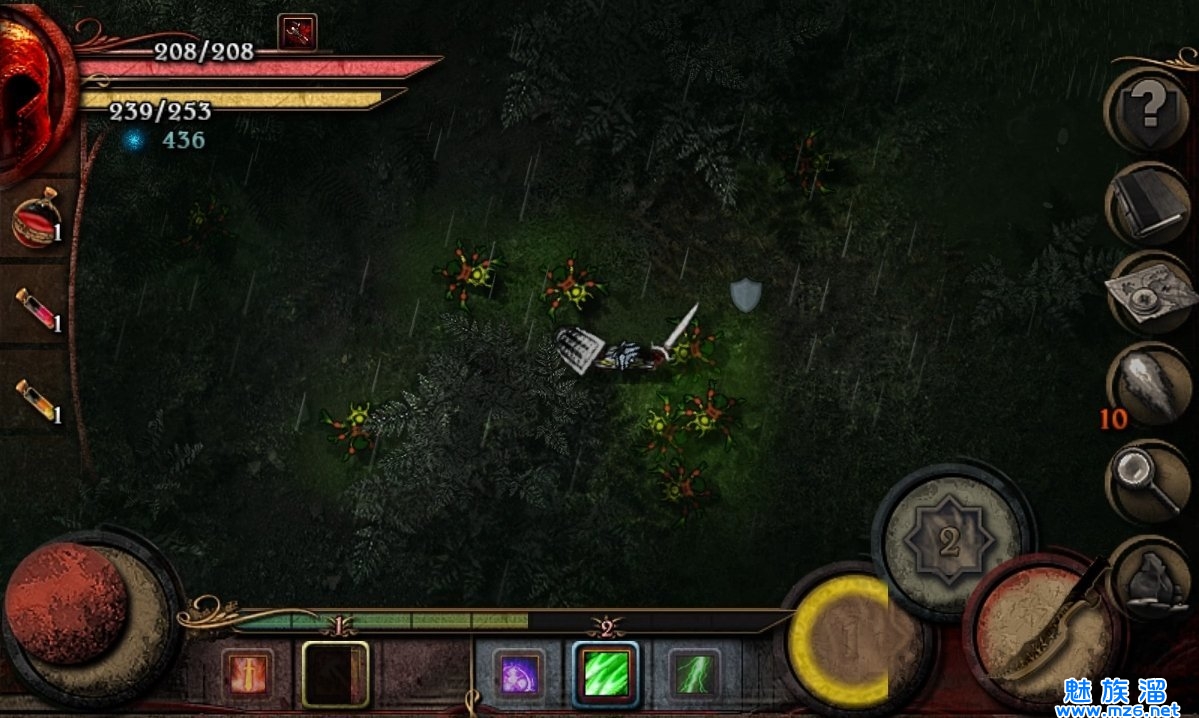
Task: Activate the magnifying glass search button
Action: tap(1147, 480)
